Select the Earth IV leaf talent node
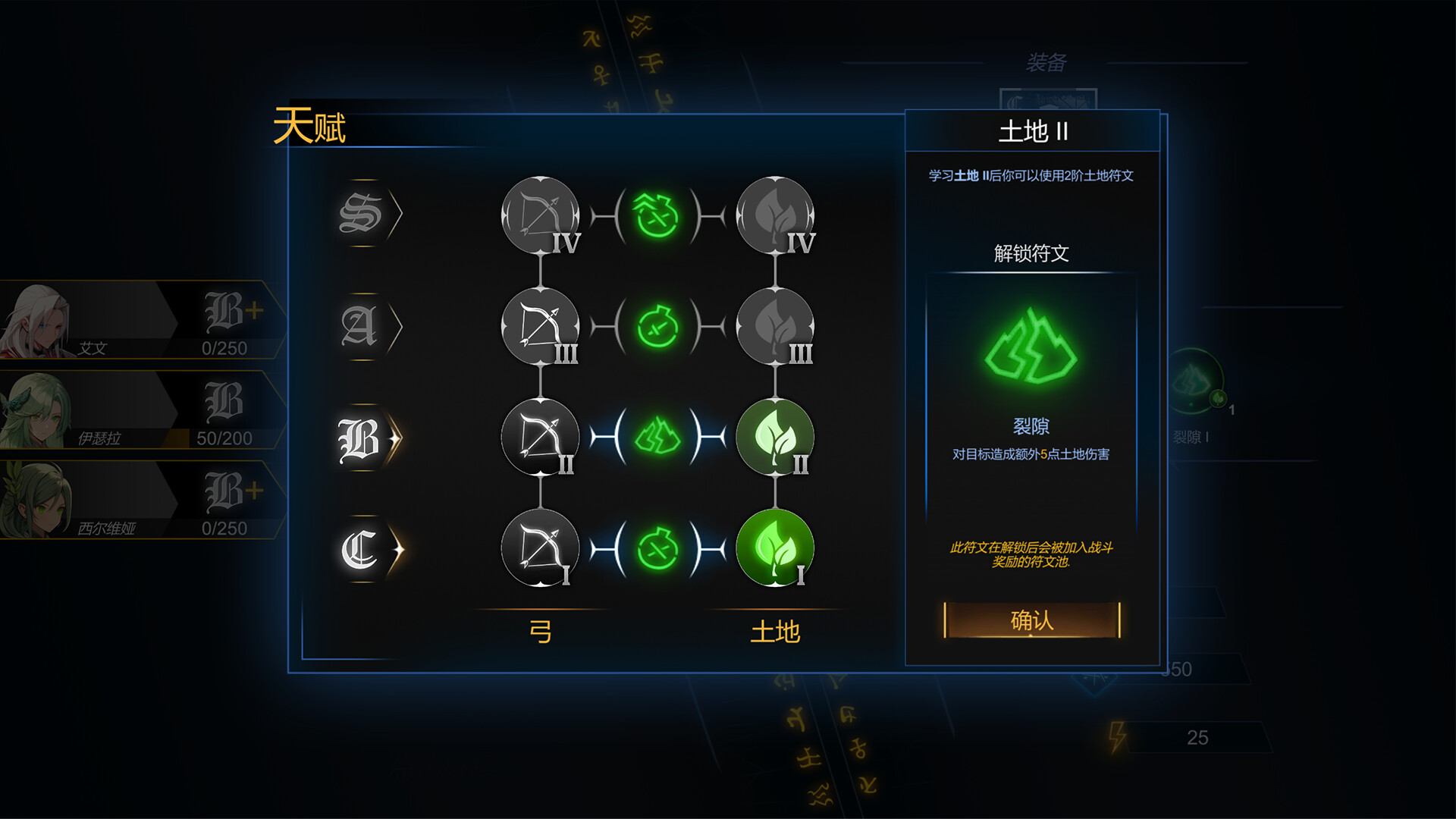Screen dimensions: 1456x819 pos(774,216)
